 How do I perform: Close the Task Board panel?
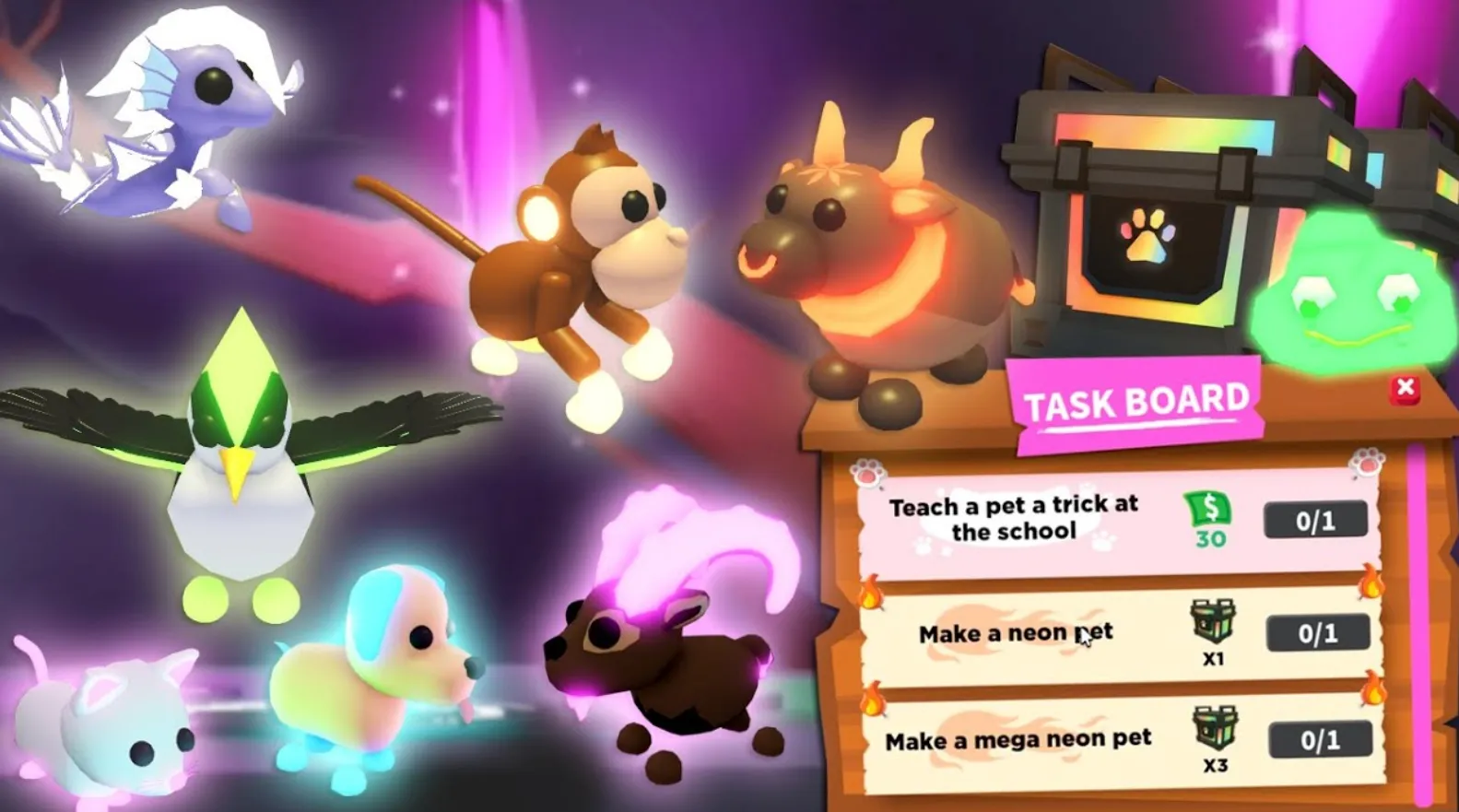point(1405,389)
